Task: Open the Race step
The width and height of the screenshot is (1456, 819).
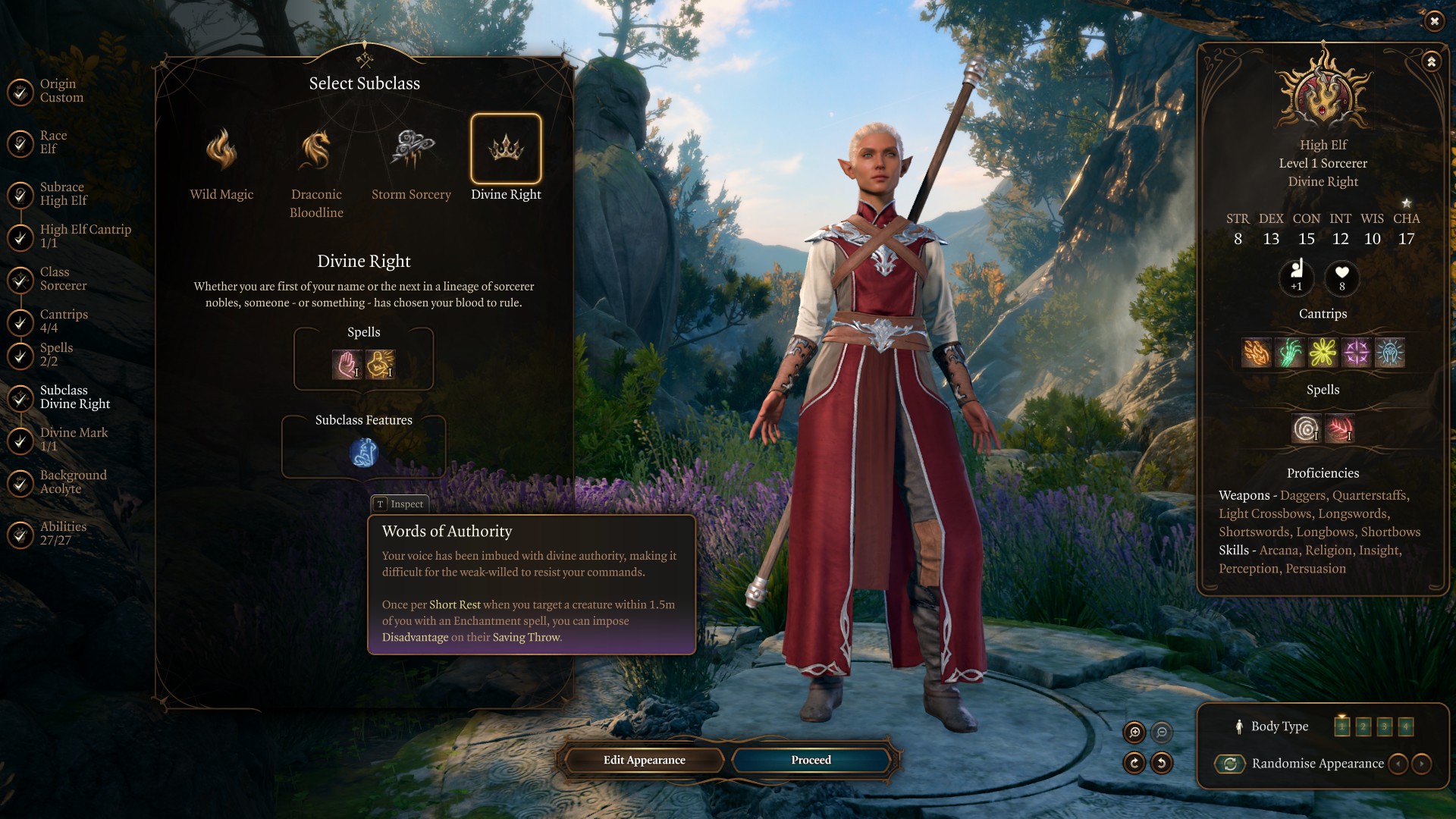Action: coord(53,143)
